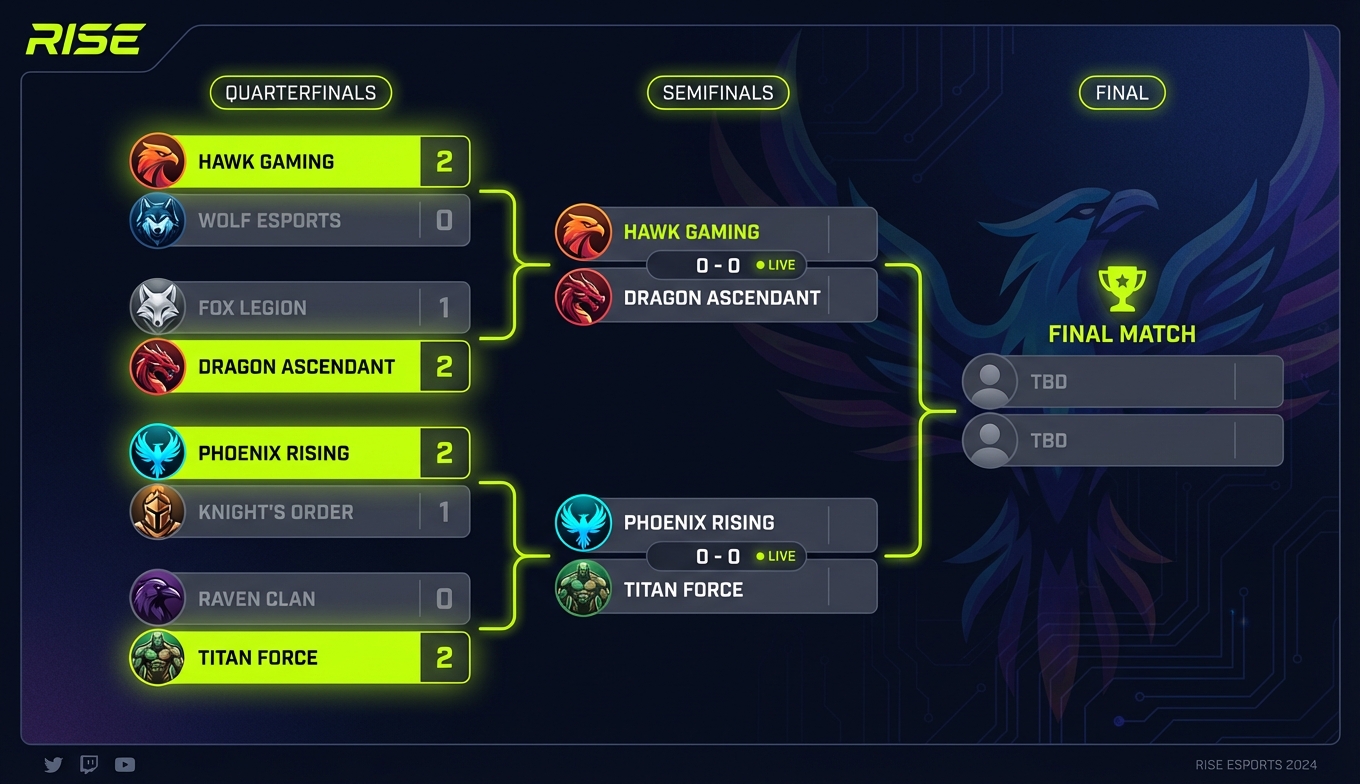The image size is (1360, 784).
Task: Select the Raven Clan bird logo
Action: (x=158, y=598)
